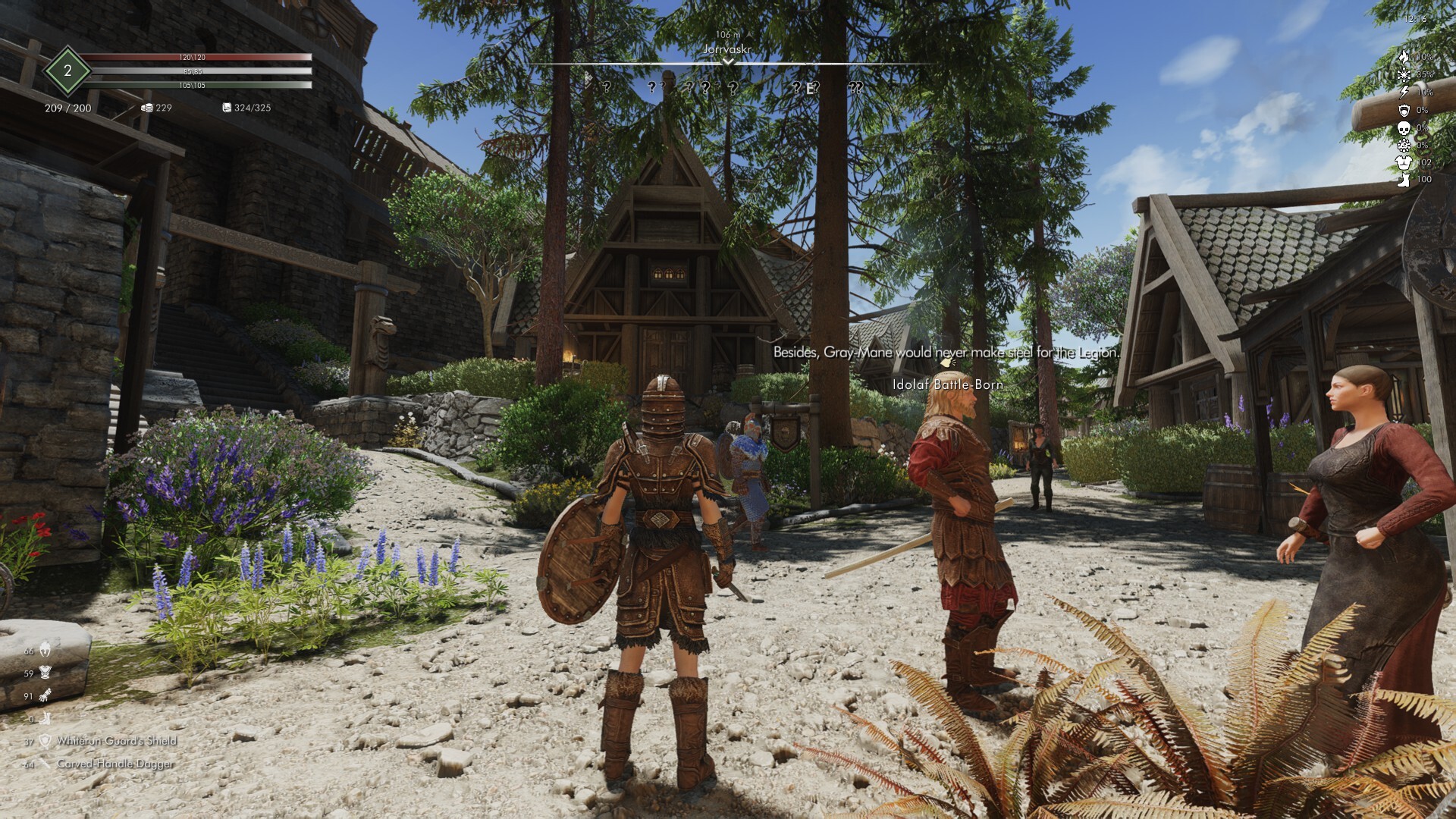Click the gauntlet equipment icon
The width and height of the screenshot is (1456, 819).
tap(45, 695)
